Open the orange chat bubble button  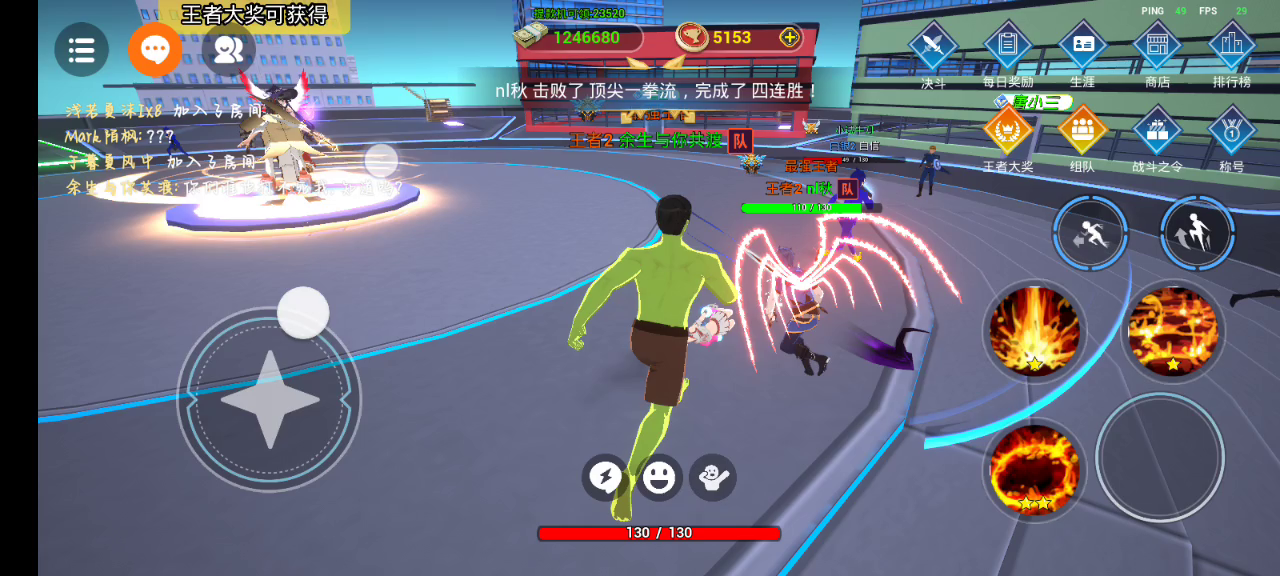click(x=155, y=49)
